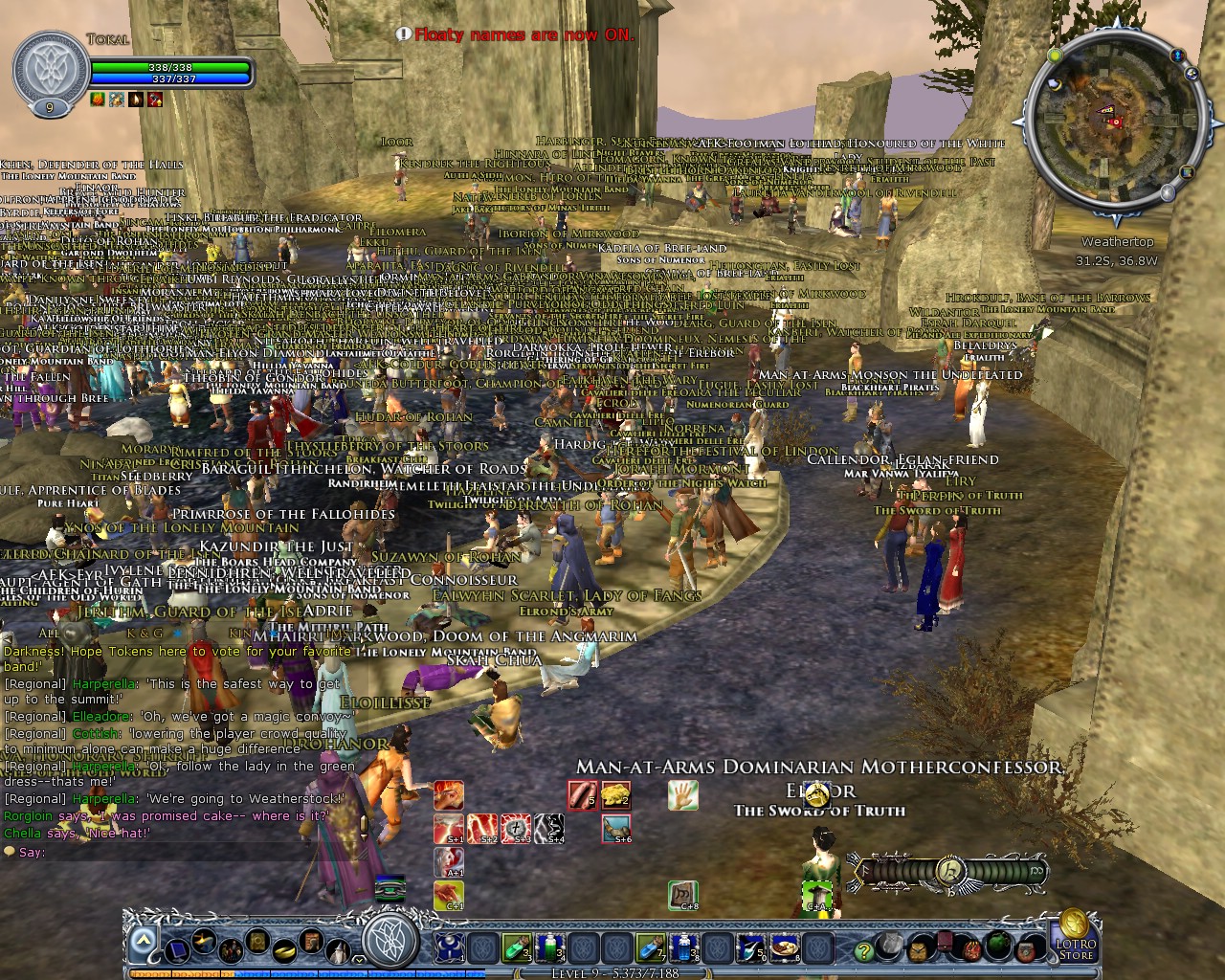Click the sausages item icon showing 5
This screenshot has height=980, width=1225.
tap(584, 794)
